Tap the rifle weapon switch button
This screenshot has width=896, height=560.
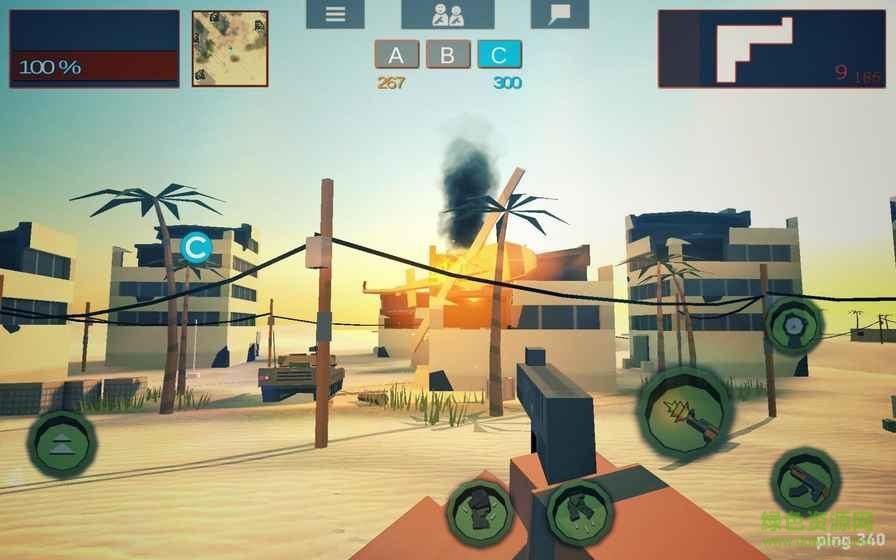pos(804,482)
